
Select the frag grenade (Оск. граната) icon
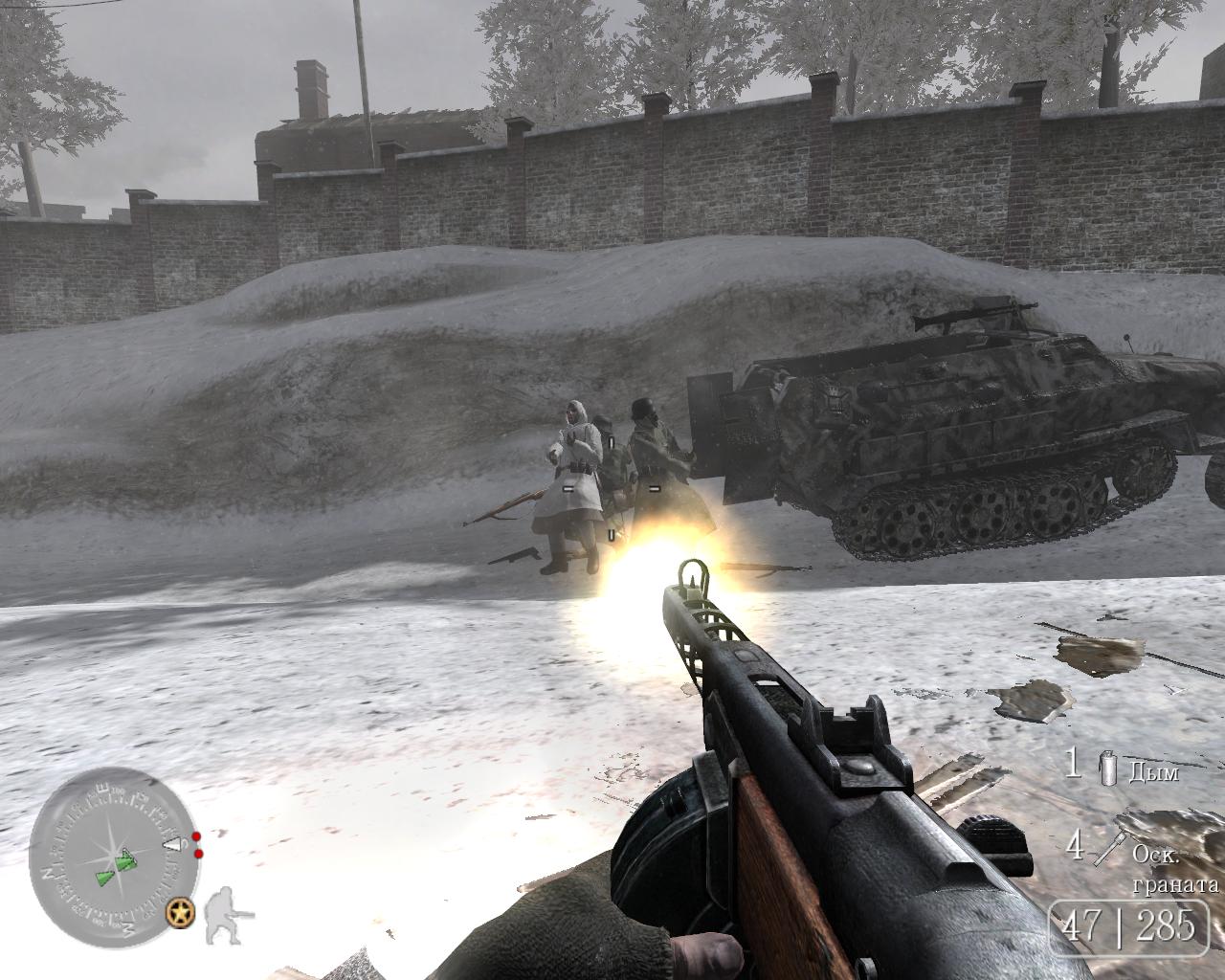1110,849
